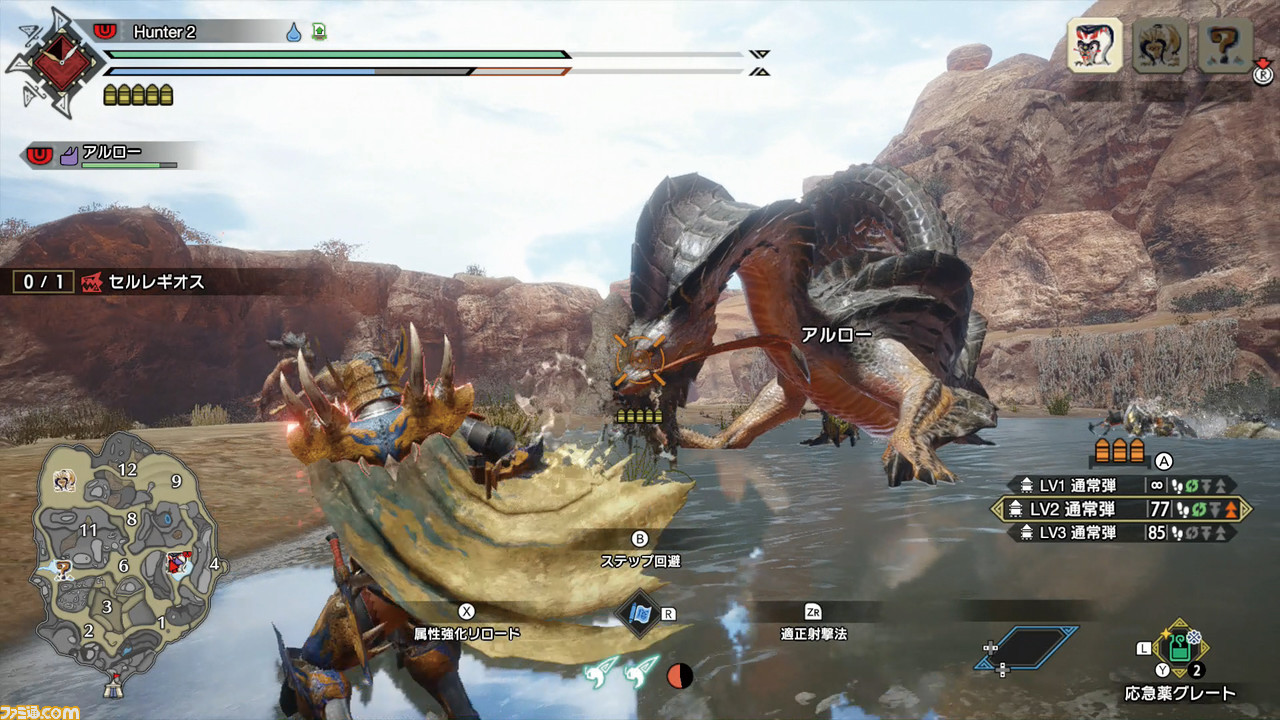Screen dimensions: 1280x720
Task: Click the red target monster marker on minimap
Action: pyautogui.click(x=180, y=562)
